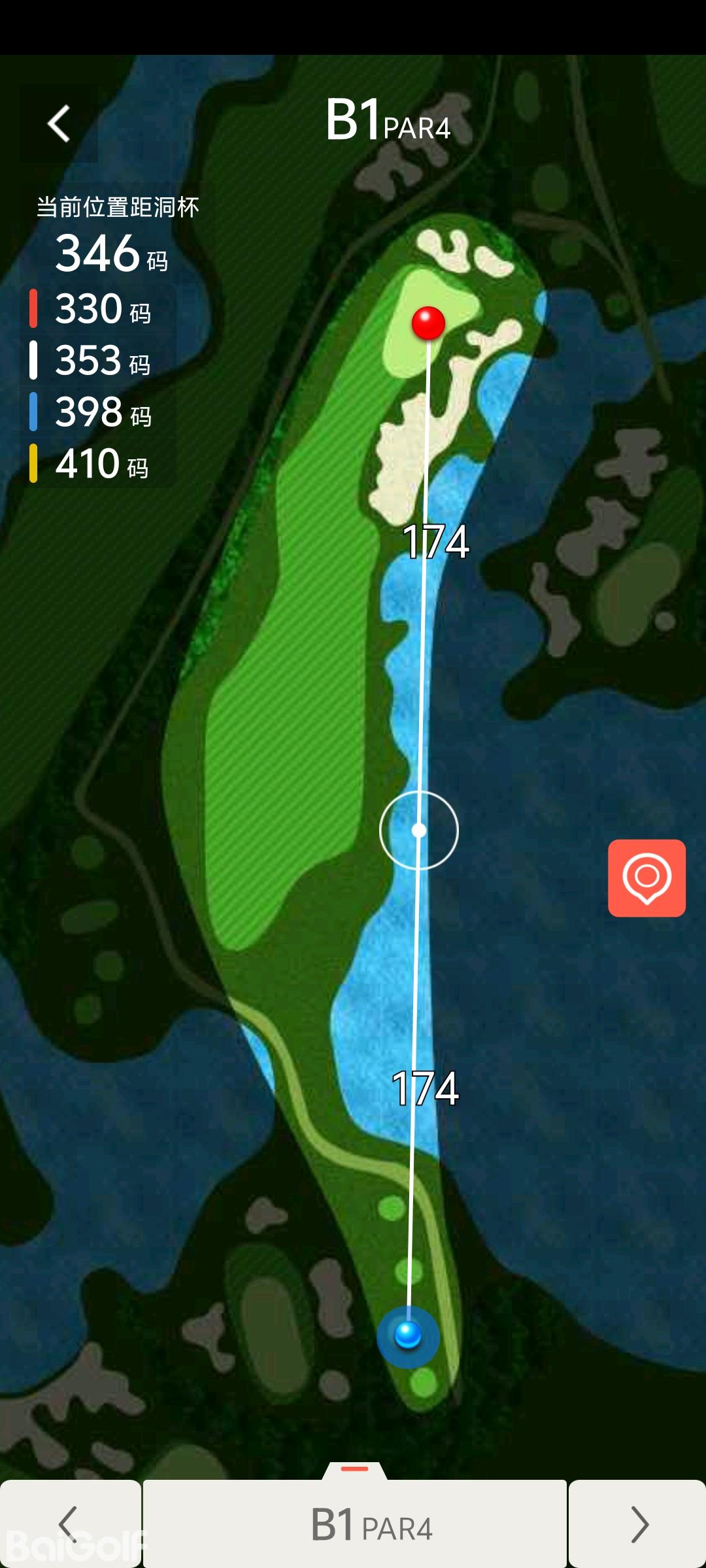Viewport: 706px width, 1568px height.
Task: Tap the orange location pin button
Action: tap(647, 877)
